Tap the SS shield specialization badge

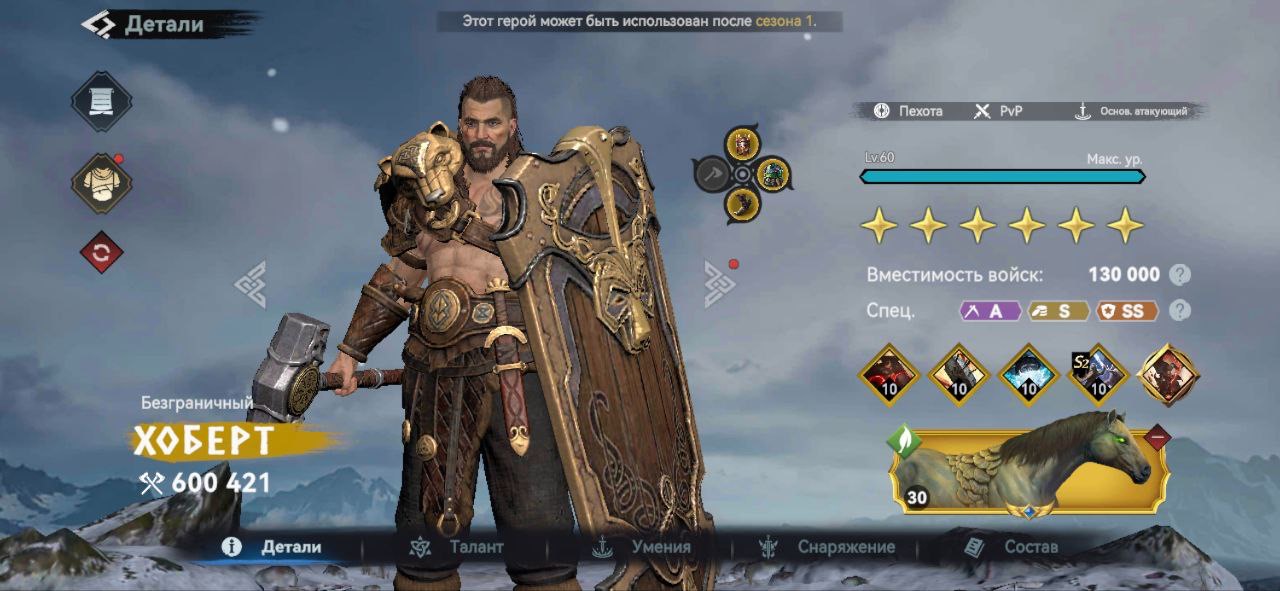coord(1127,311)
